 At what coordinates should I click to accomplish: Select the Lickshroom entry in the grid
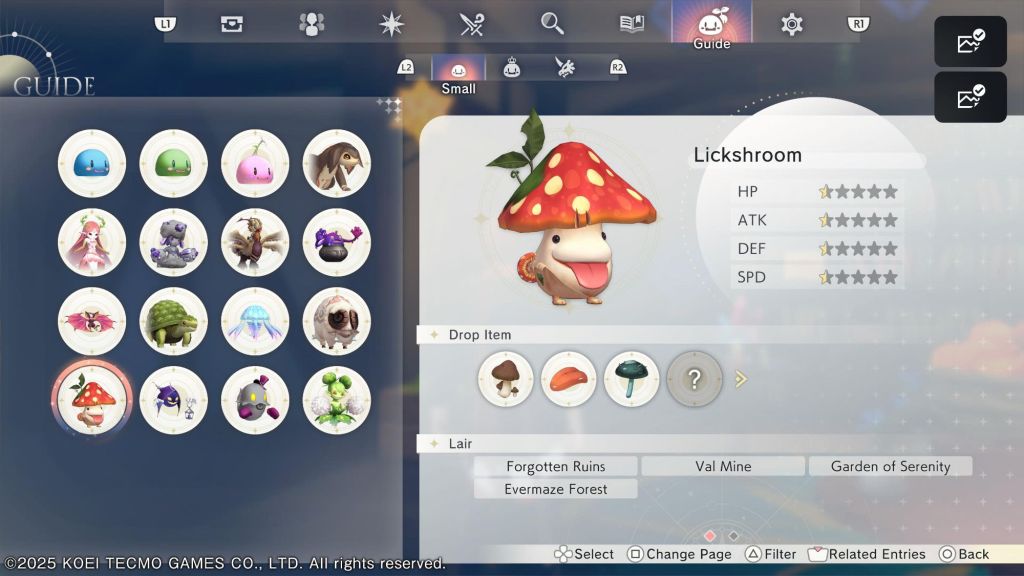pos(92,399)
